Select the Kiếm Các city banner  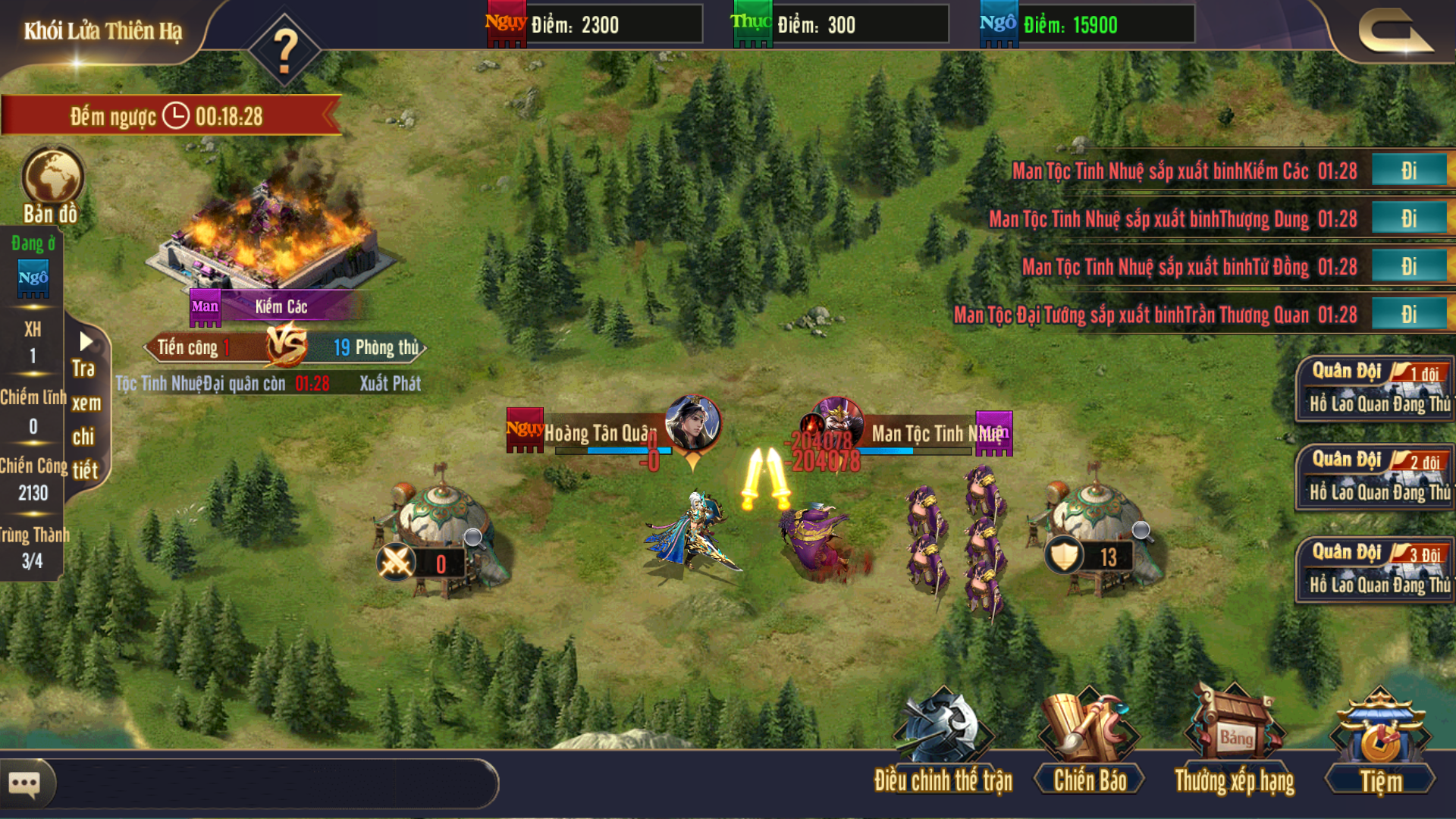279,306
